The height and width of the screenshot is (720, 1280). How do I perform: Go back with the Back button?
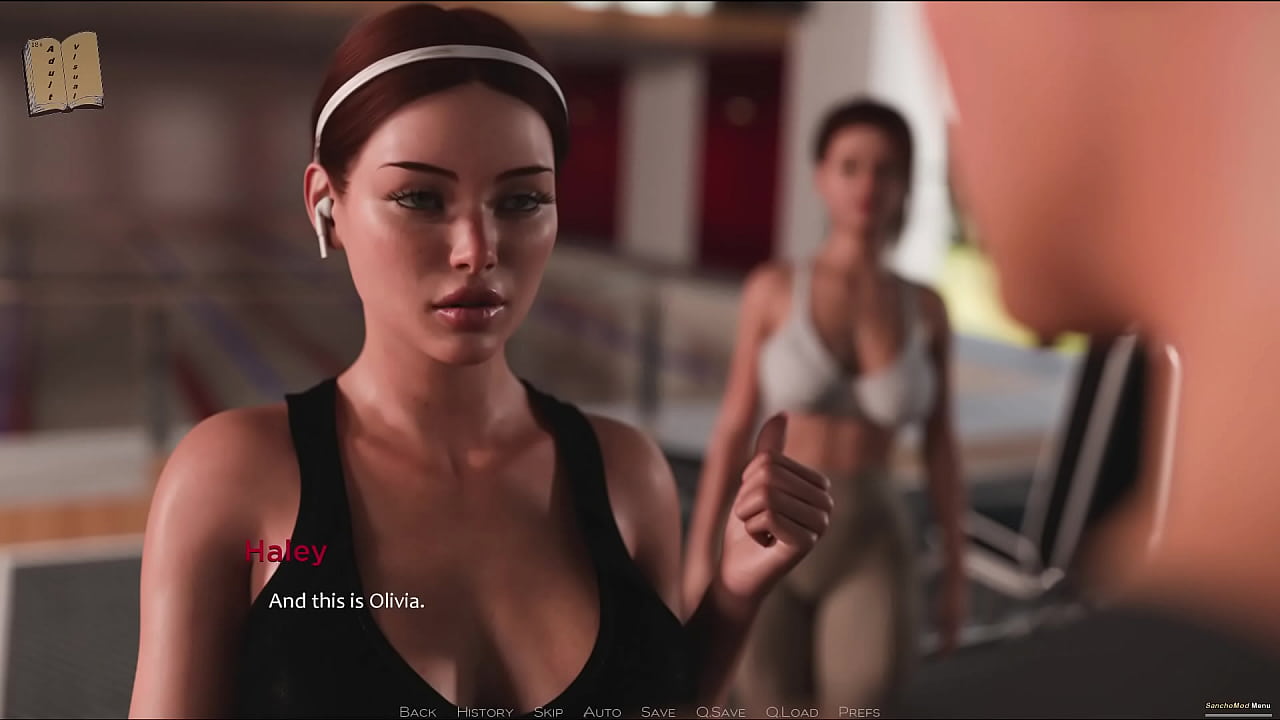(417, 712)
